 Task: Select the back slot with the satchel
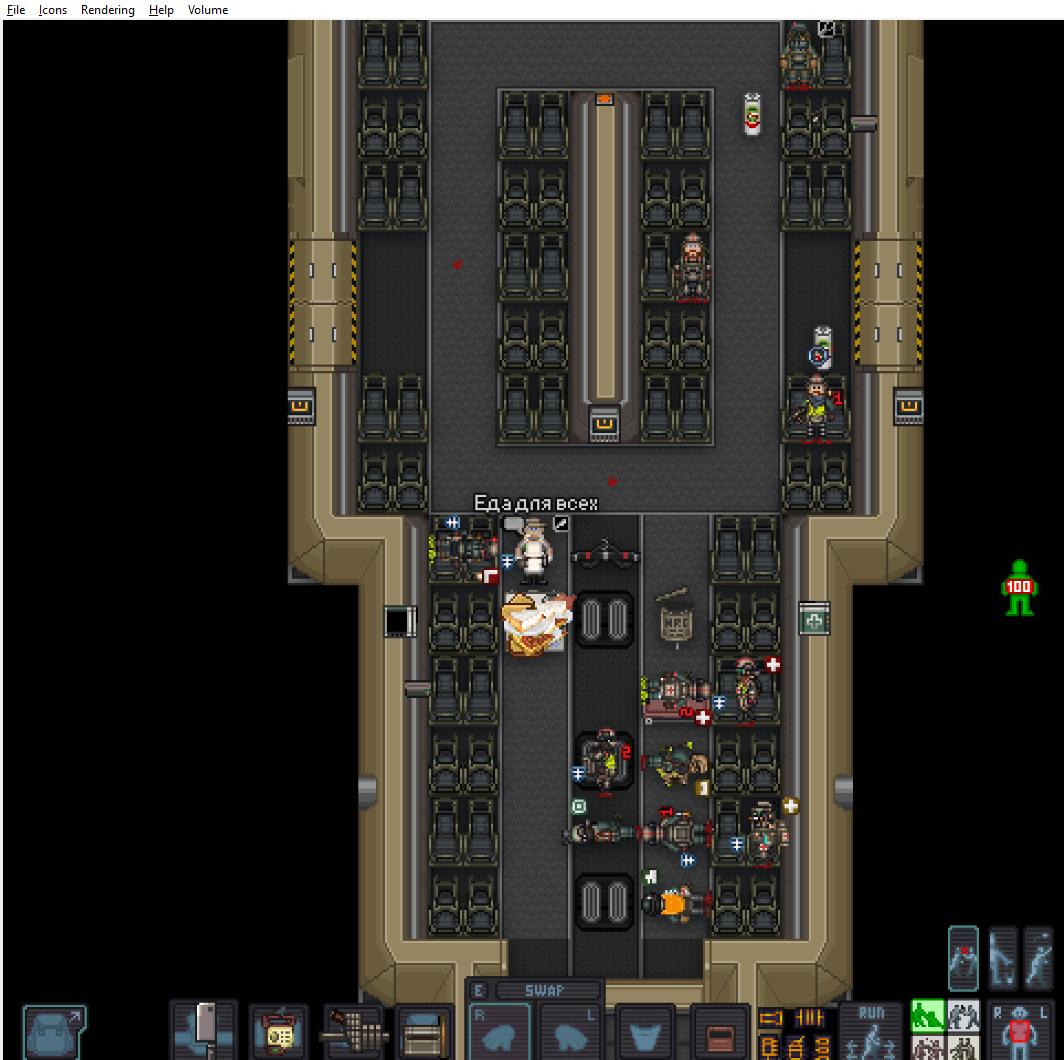(425, 1032)
